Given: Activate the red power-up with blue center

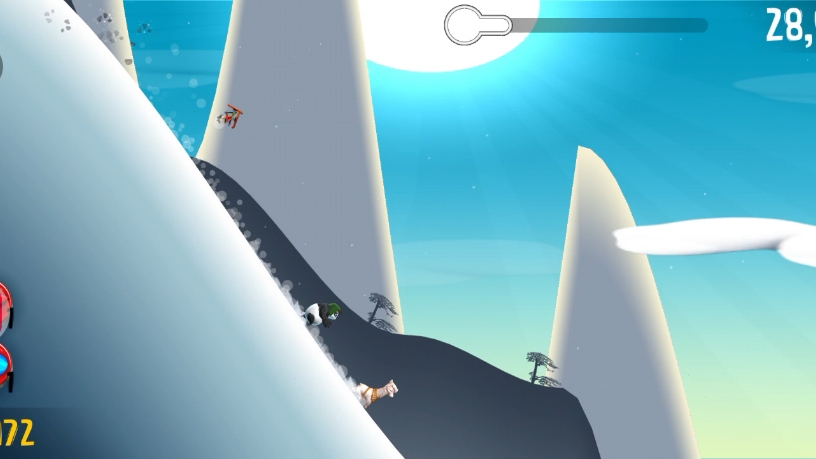Looking at the screenshot, I should tap(5, 365).
